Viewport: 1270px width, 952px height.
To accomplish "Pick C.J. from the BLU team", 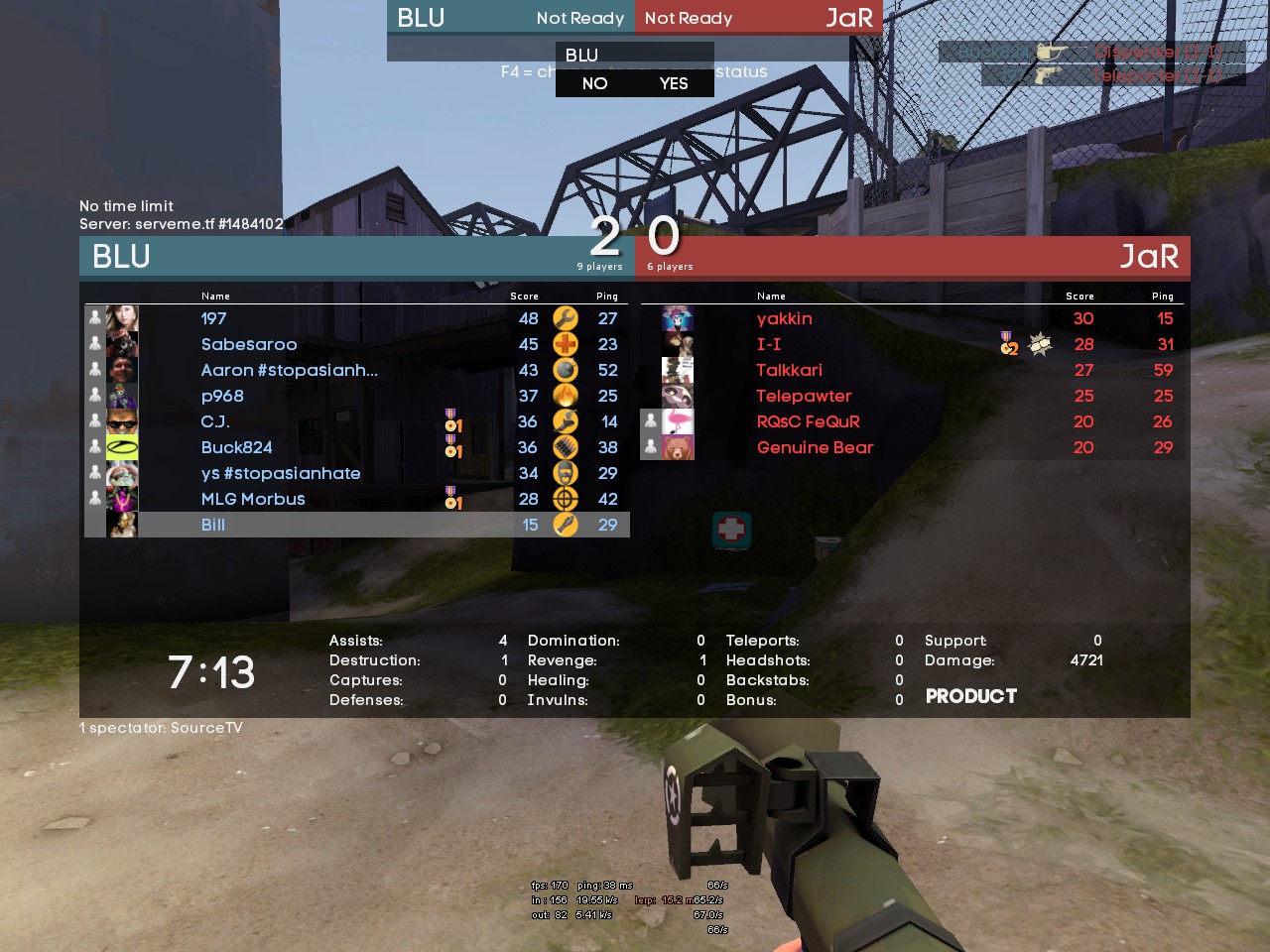I will (x=215, y=421).
